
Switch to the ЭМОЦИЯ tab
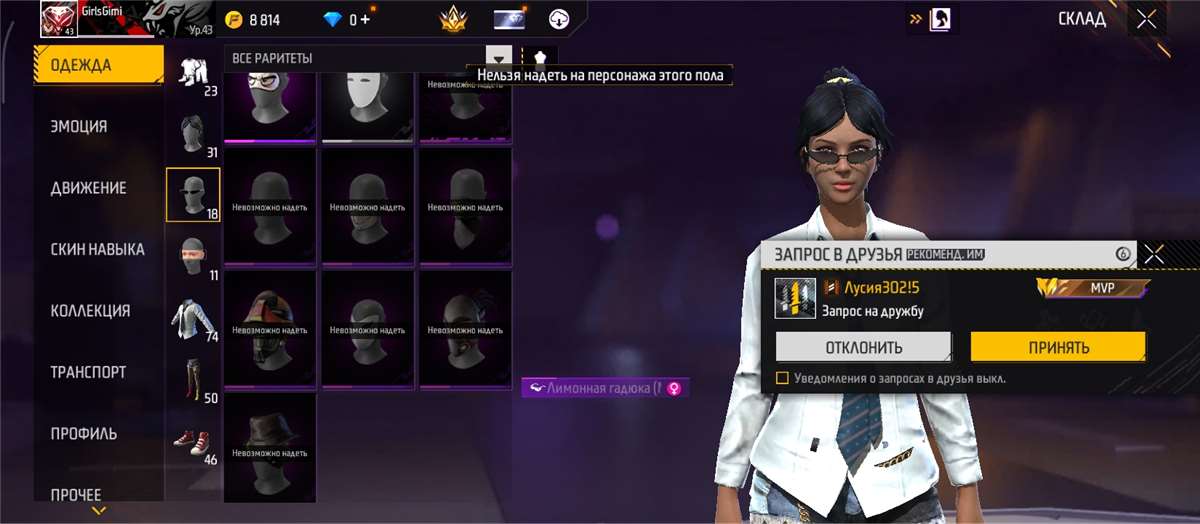79,127
